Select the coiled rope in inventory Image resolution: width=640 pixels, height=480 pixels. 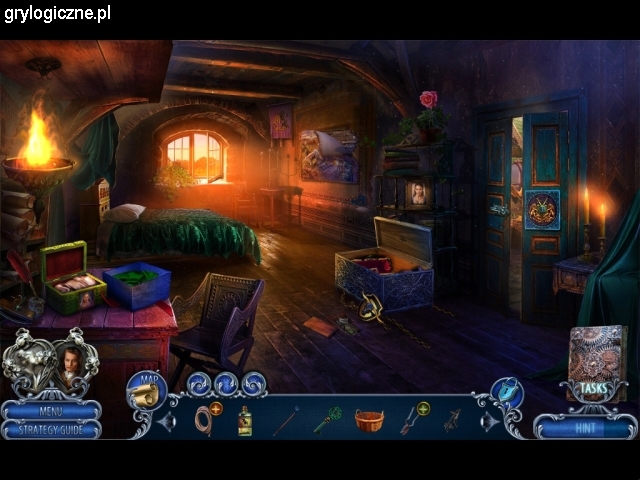point(205,420)
